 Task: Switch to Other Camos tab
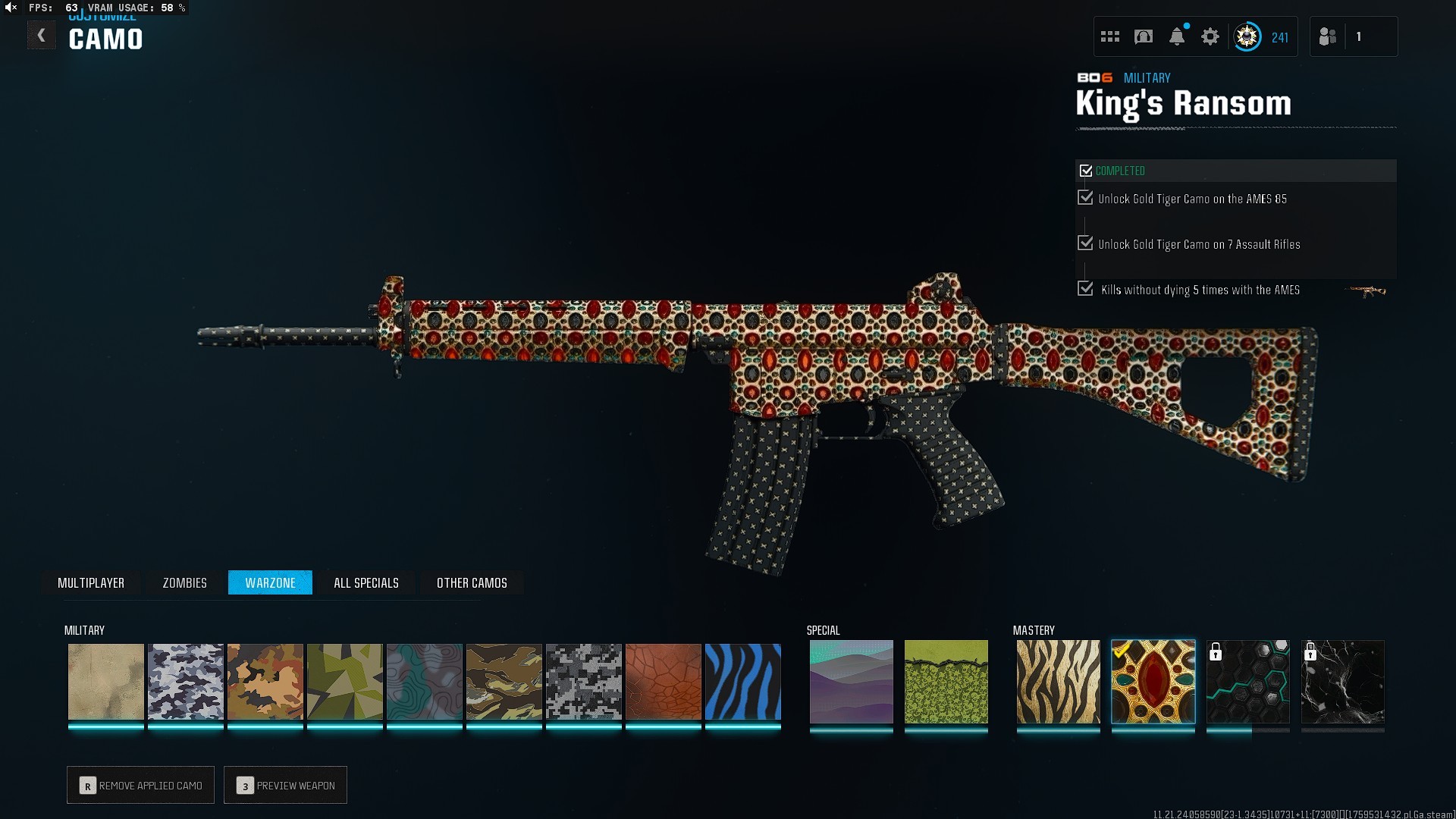[x=472, y=582]
